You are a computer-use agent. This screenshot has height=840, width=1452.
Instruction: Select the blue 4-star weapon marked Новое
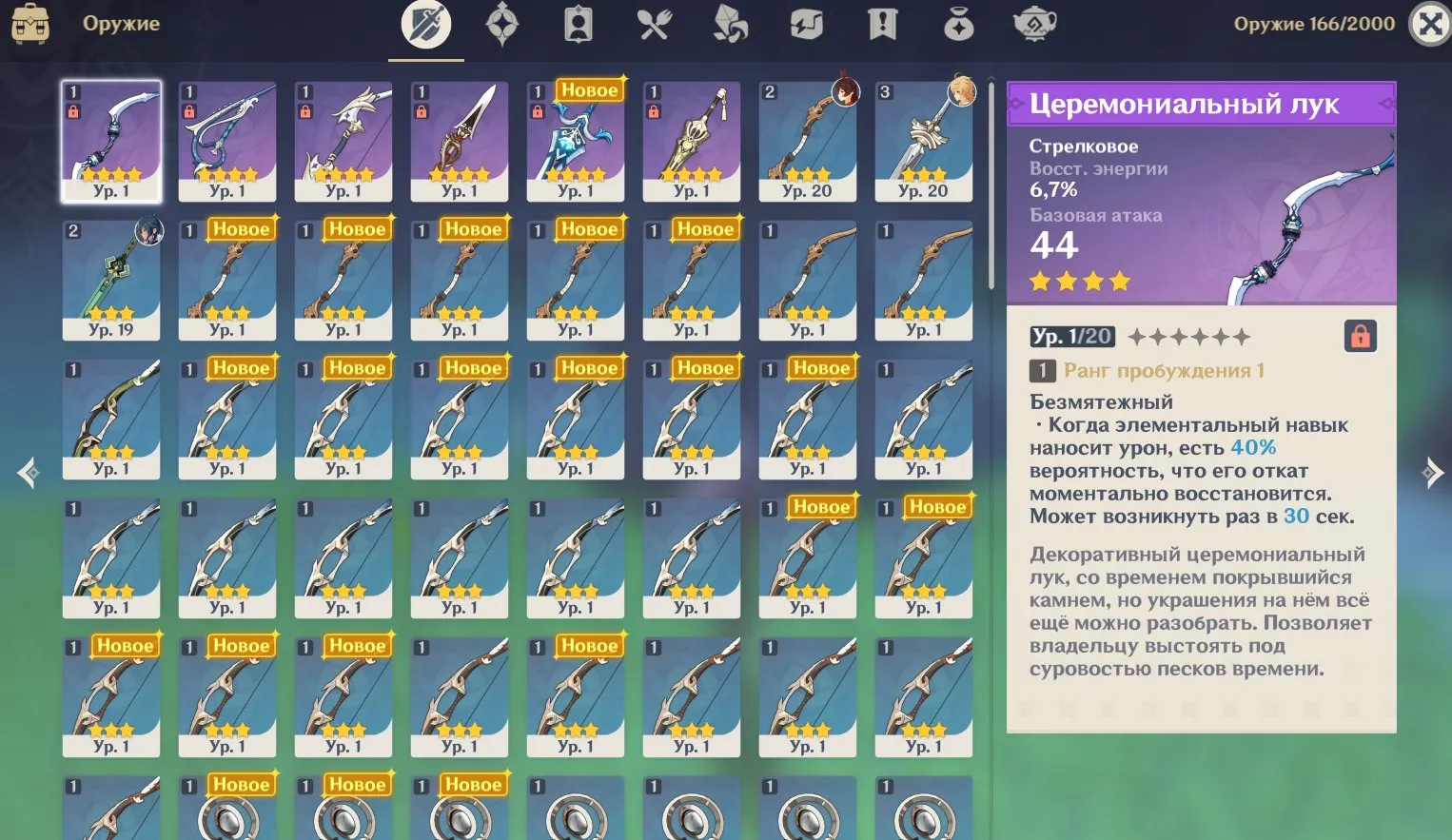click(x=576, y=141)
